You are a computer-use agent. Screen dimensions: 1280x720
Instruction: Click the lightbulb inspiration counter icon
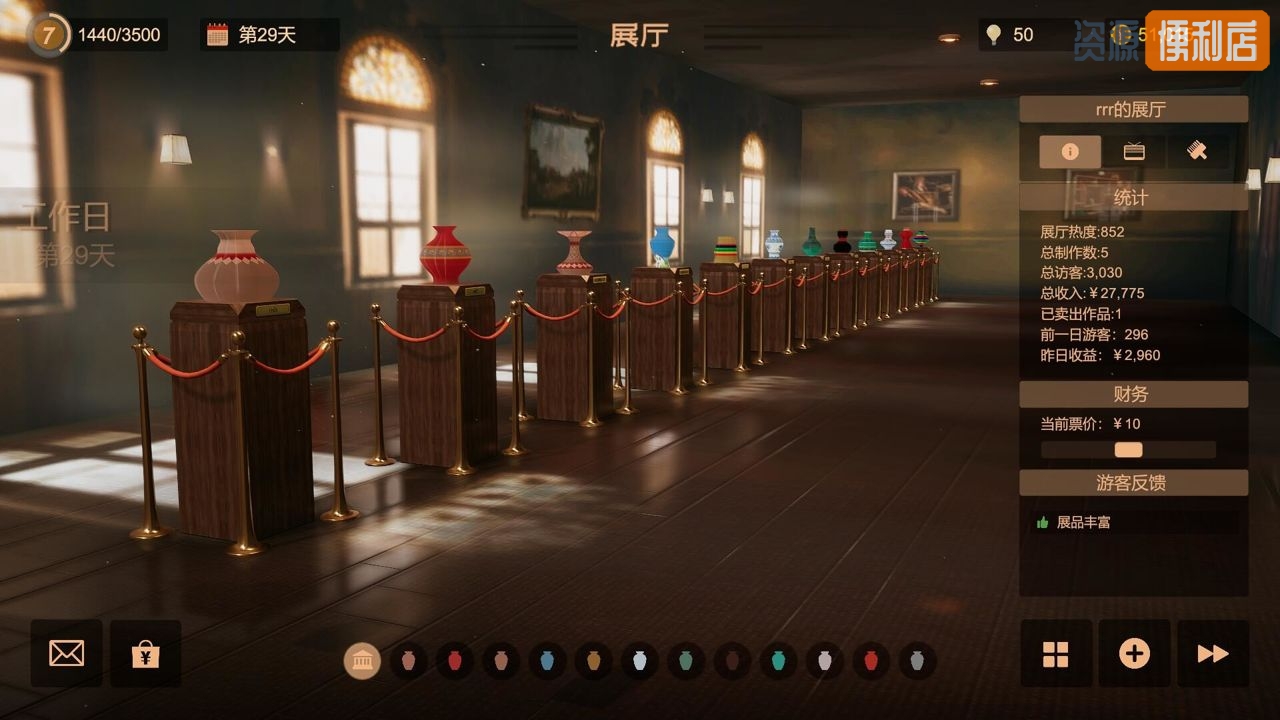pyautogui.click(x=993, y=35)
